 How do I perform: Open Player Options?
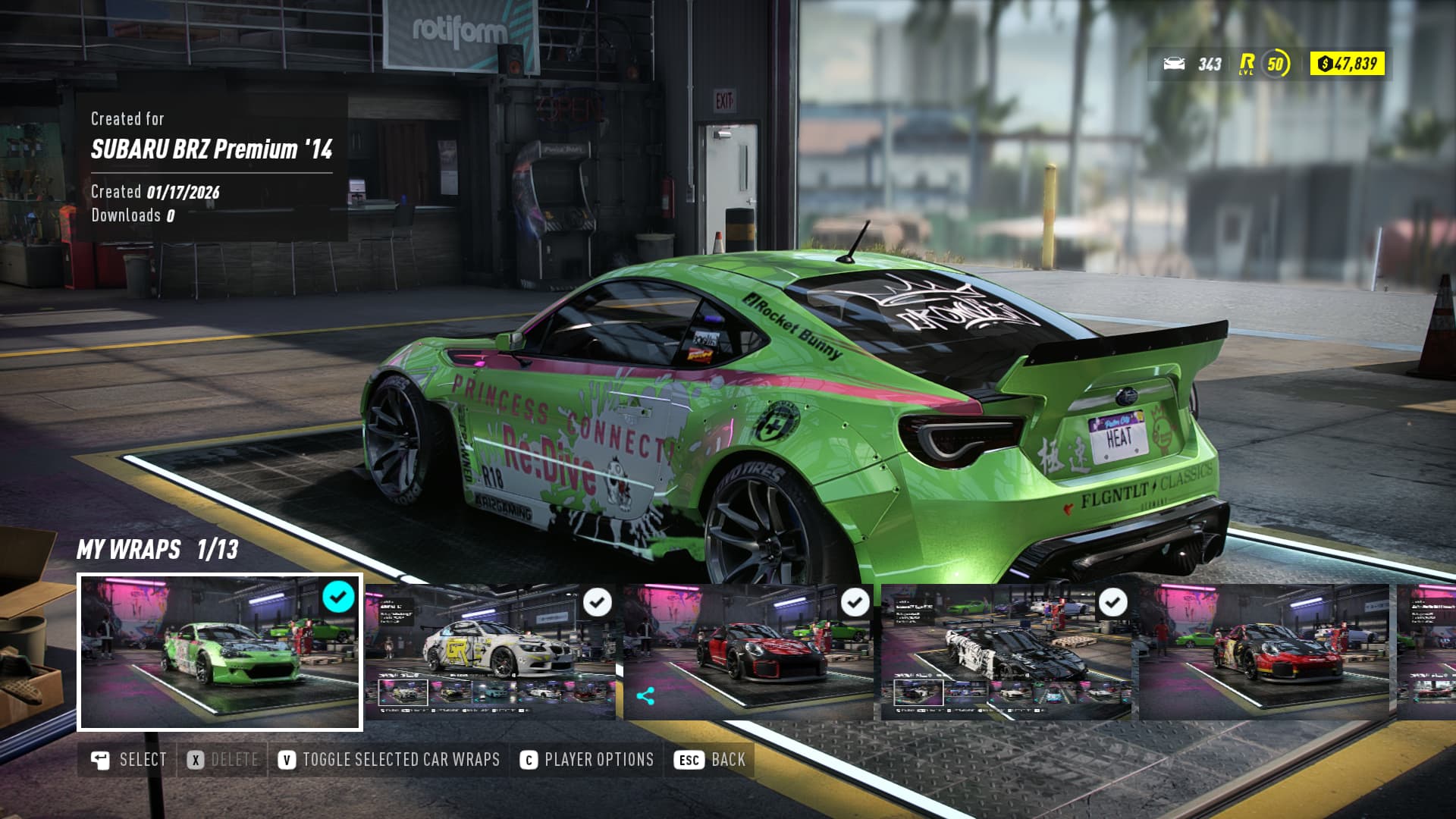pyautogui.click(x=587, y=760)
